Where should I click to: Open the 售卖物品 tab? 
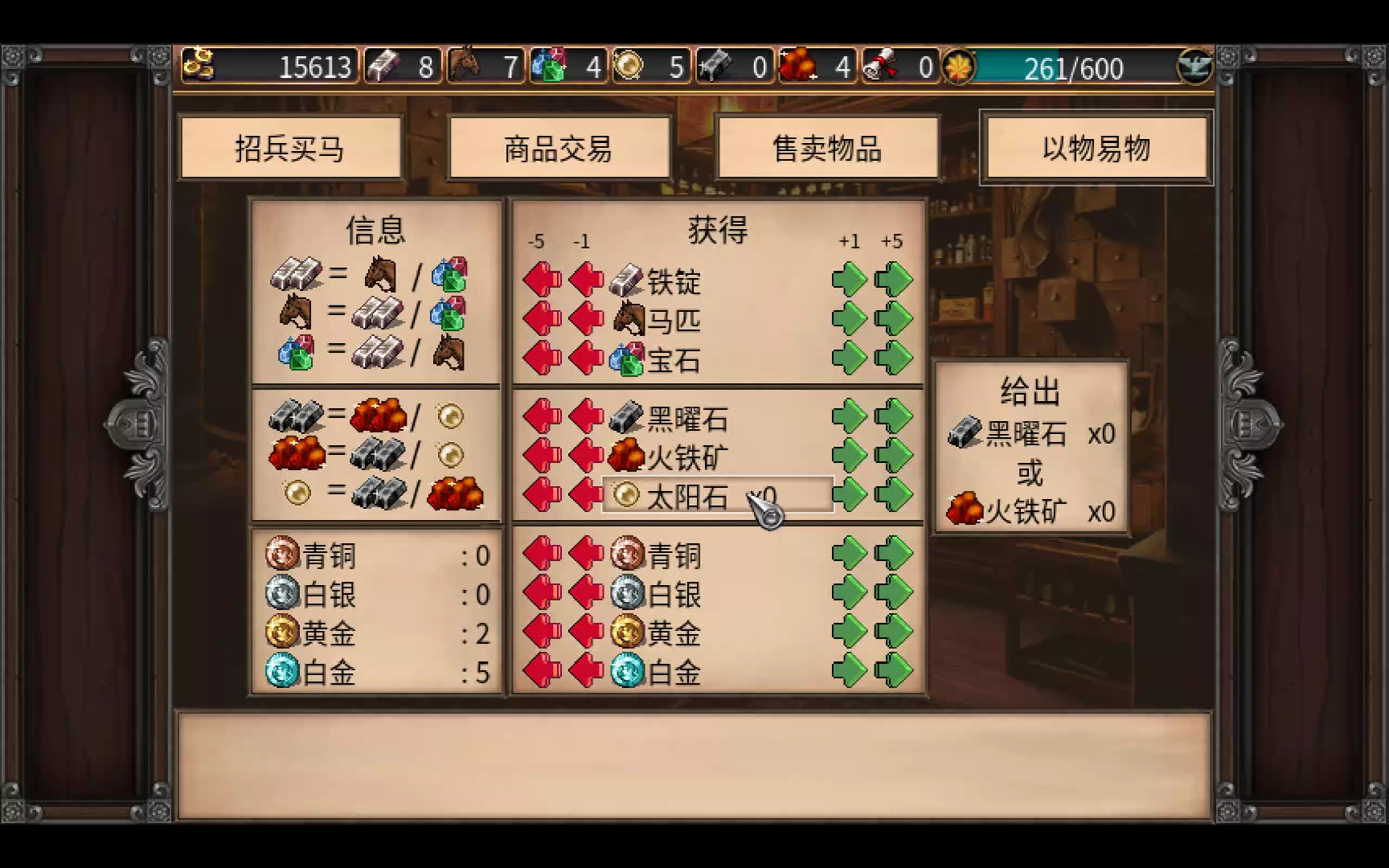coord(828,148)
